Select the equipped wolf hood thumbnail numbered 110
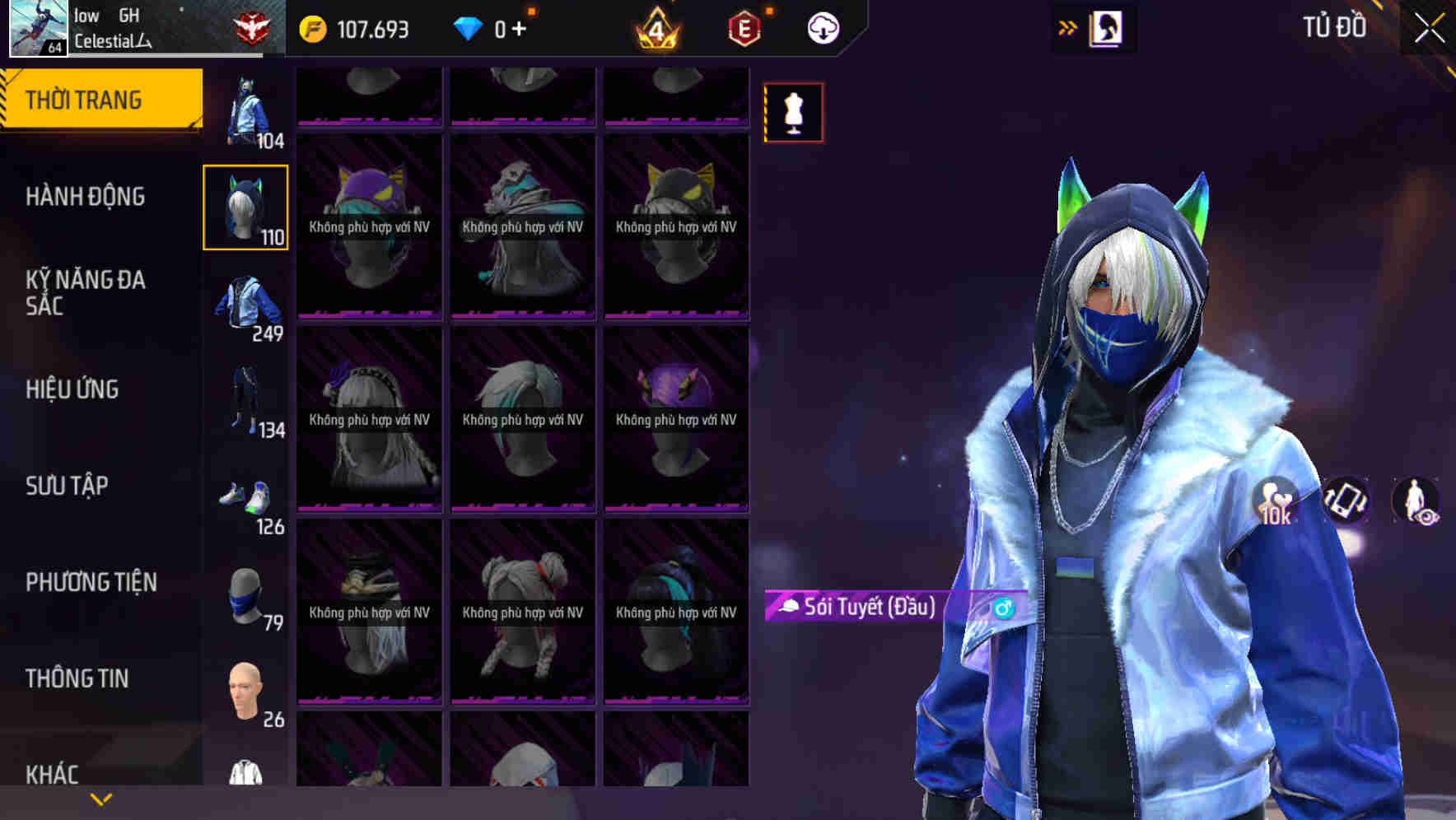This screenshot has height=820, width=1456. point(246,208)
